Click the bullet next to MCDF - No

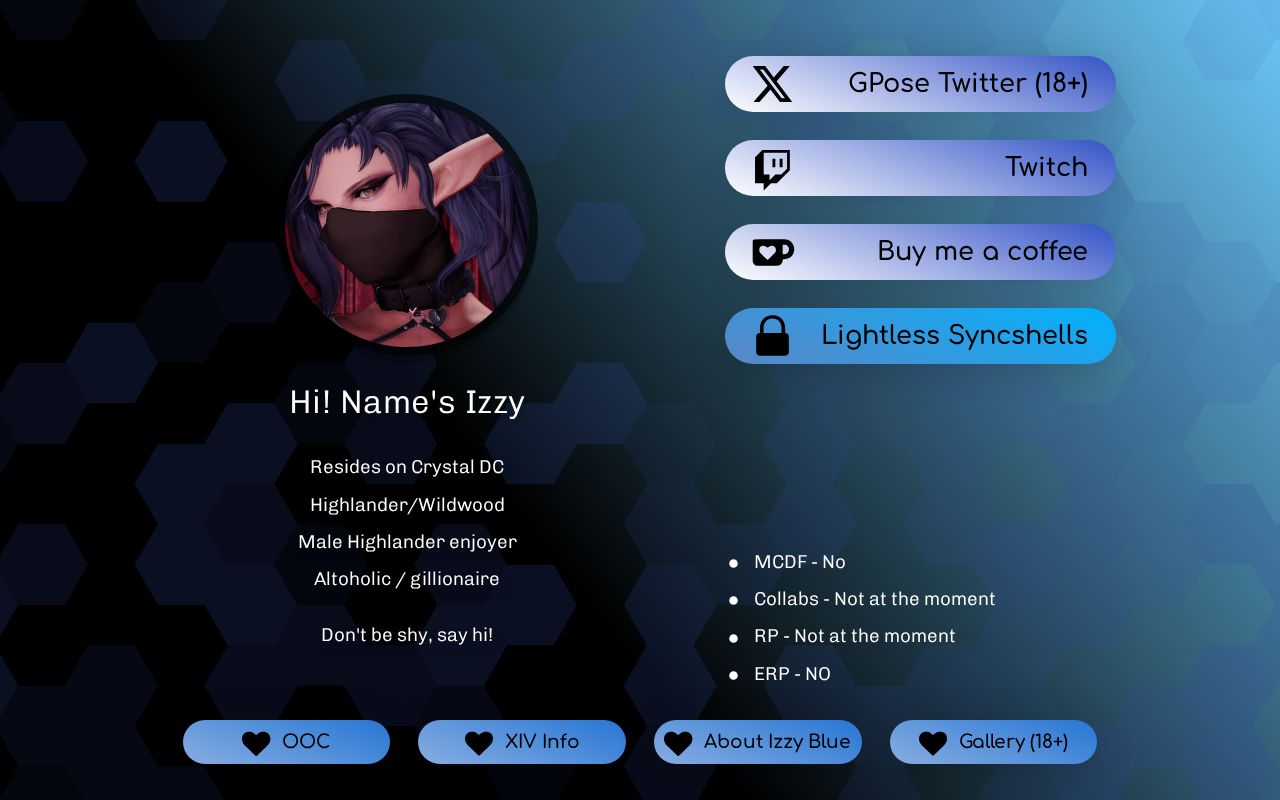click(x=735, y=564)
